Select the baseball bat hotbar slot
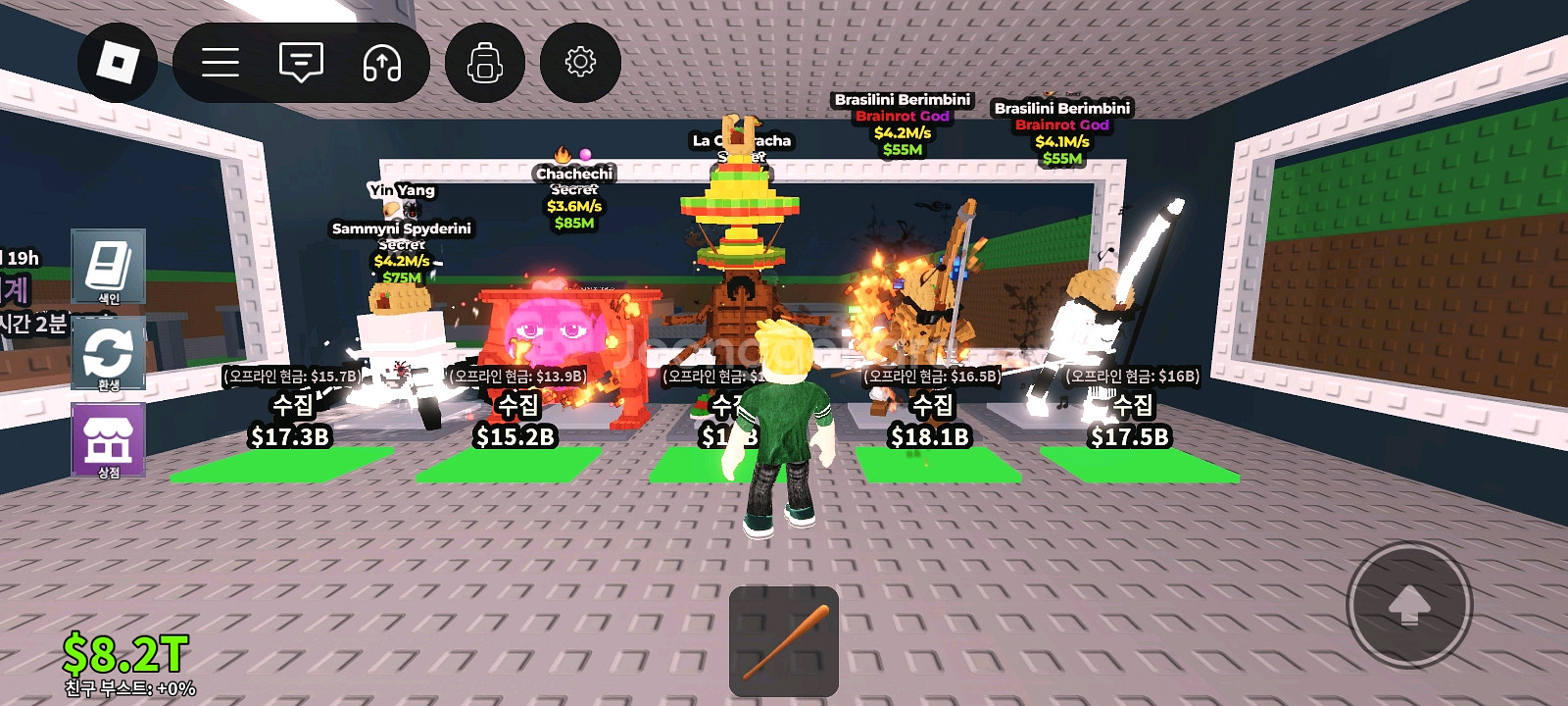The image size is (1568, 706). click(x=784, y=641)
